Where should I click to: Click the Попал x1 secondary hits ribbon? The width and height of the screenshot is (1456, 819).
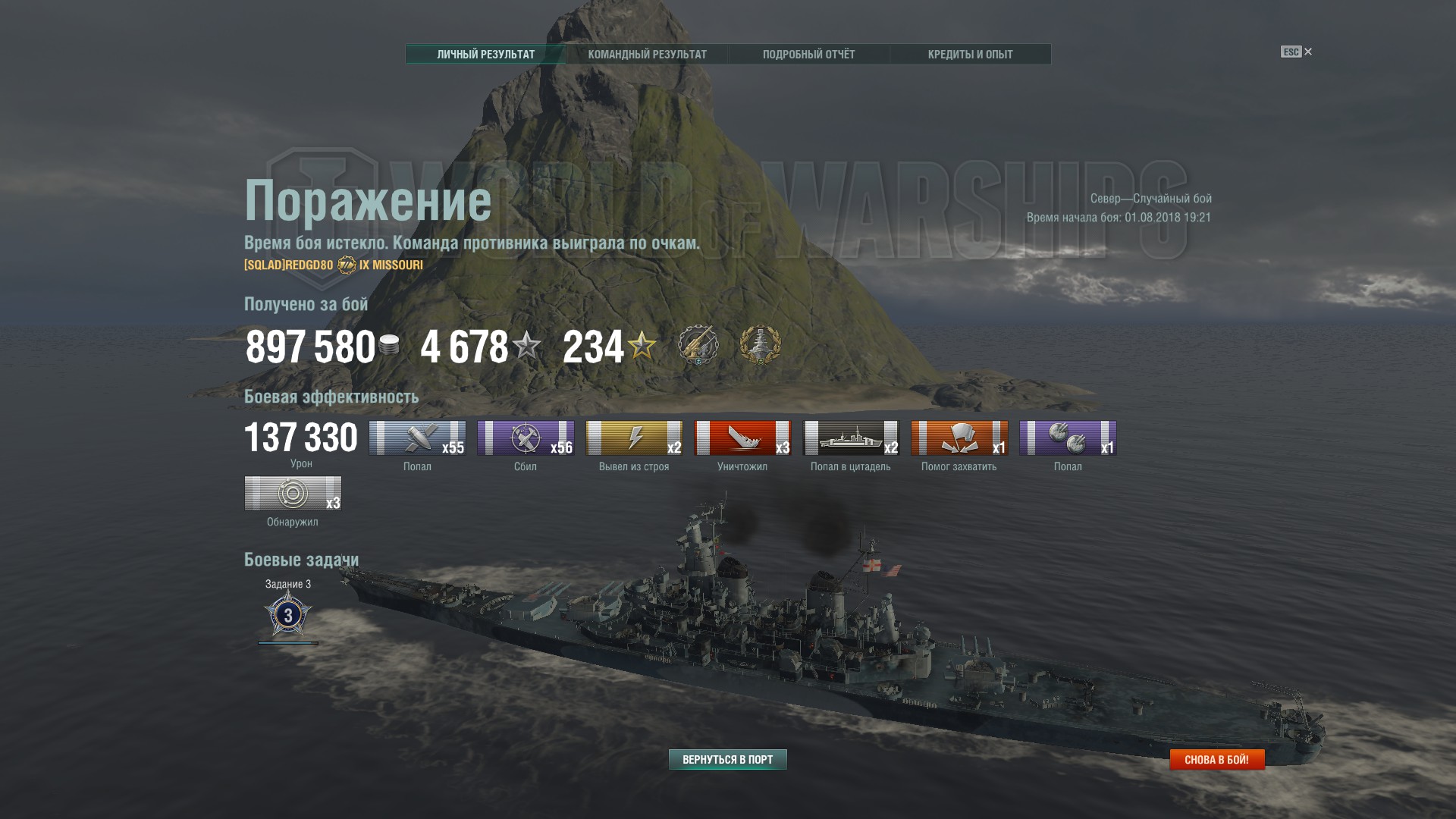1068,438
